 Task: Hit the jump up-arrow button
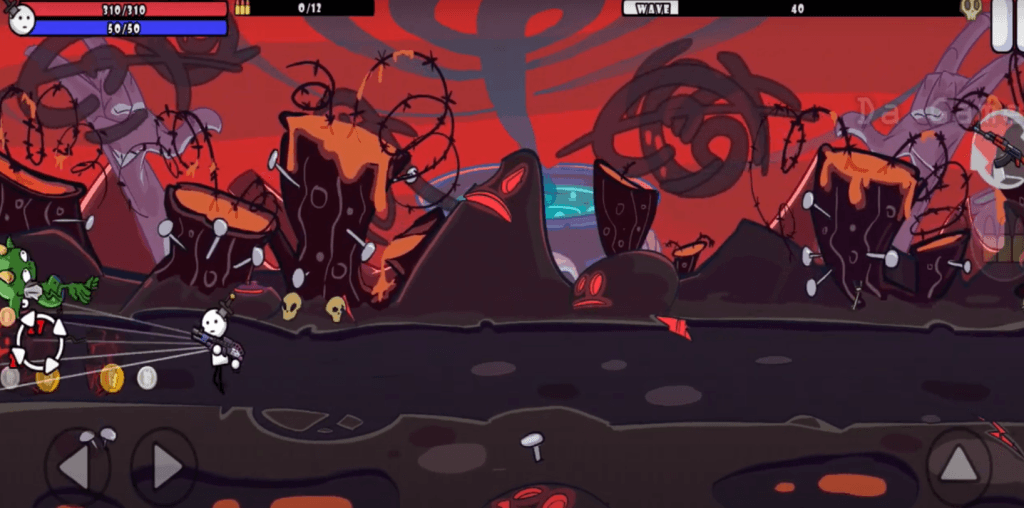point(958,464)
